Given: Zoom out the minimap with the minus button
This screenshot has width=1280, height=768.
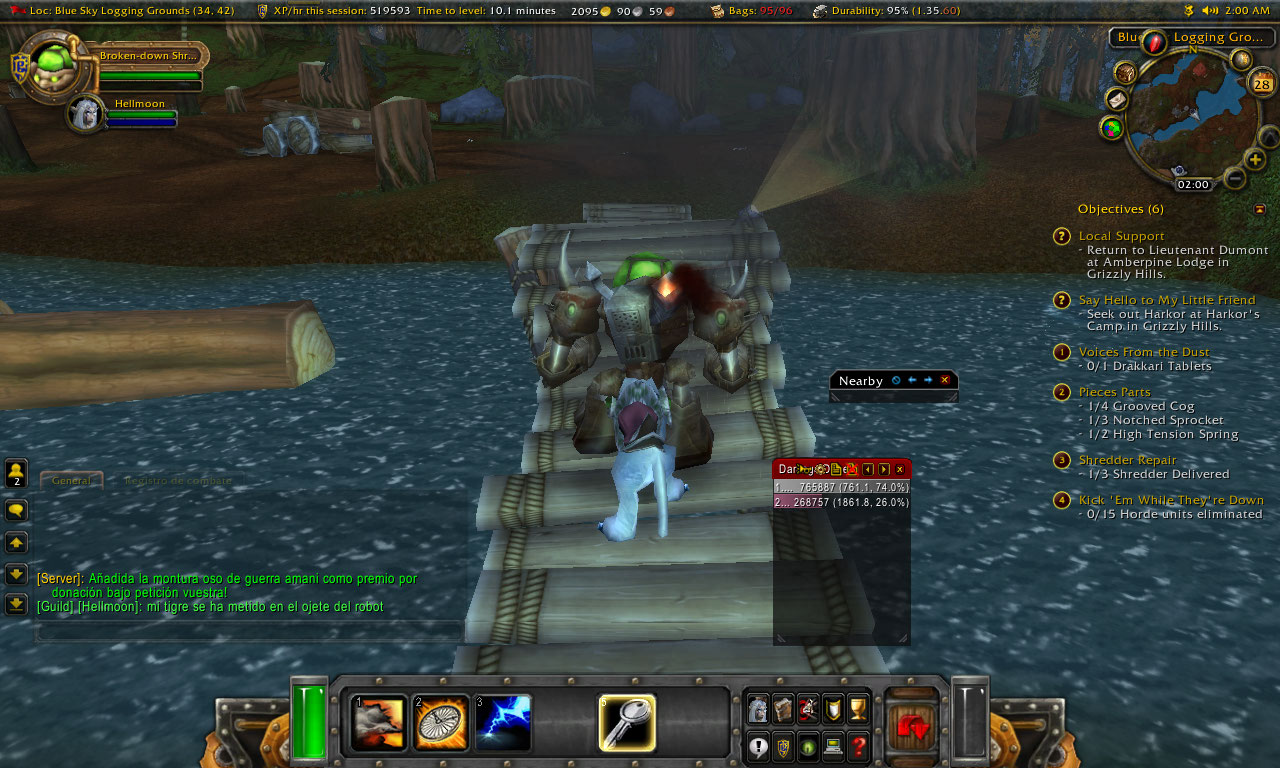Looking at the screenshot, I should coord(1235,179).
